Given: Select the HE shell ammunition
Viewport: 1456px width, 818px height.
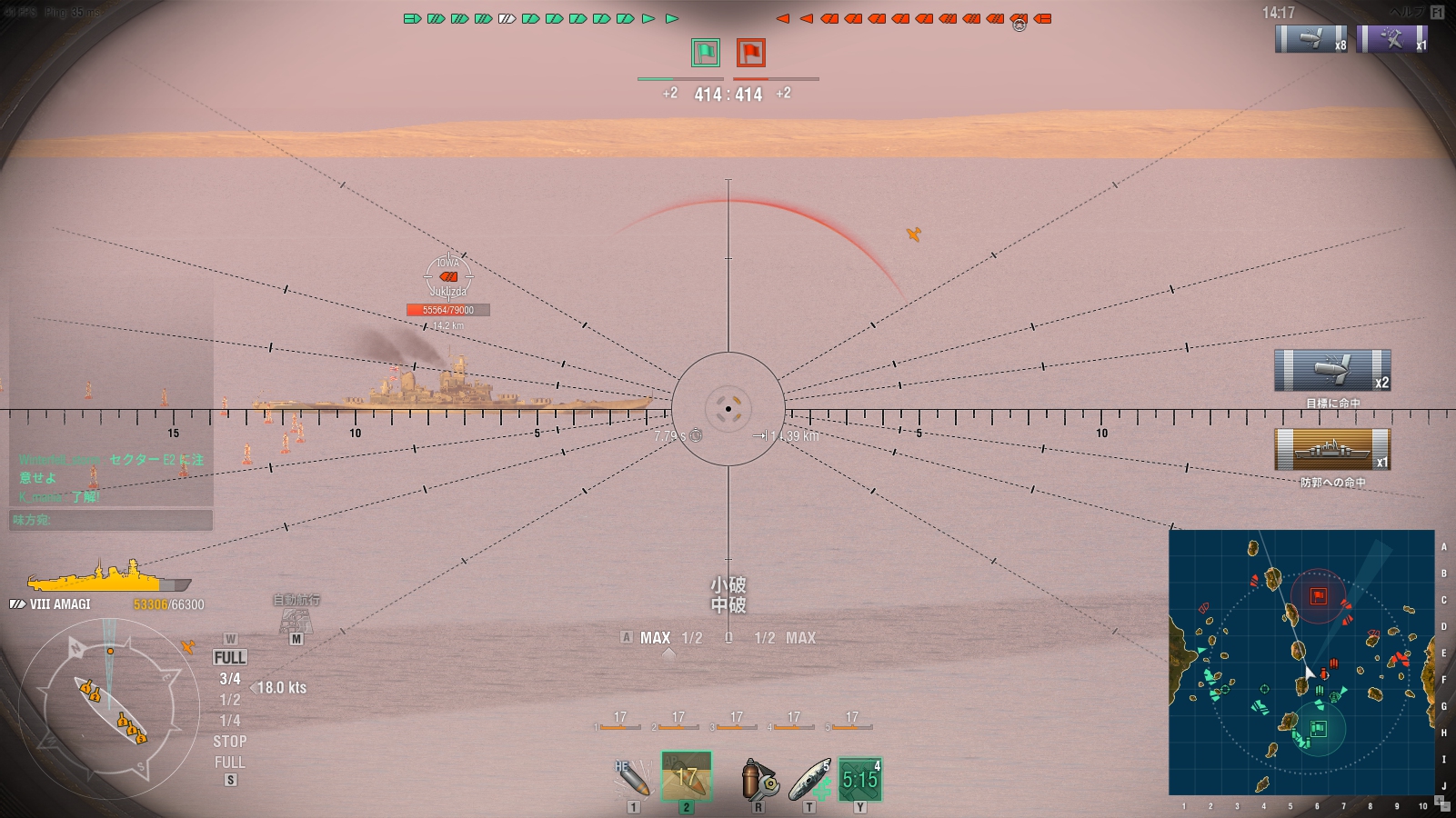Looking at the screenshot, I should (631, 778).
